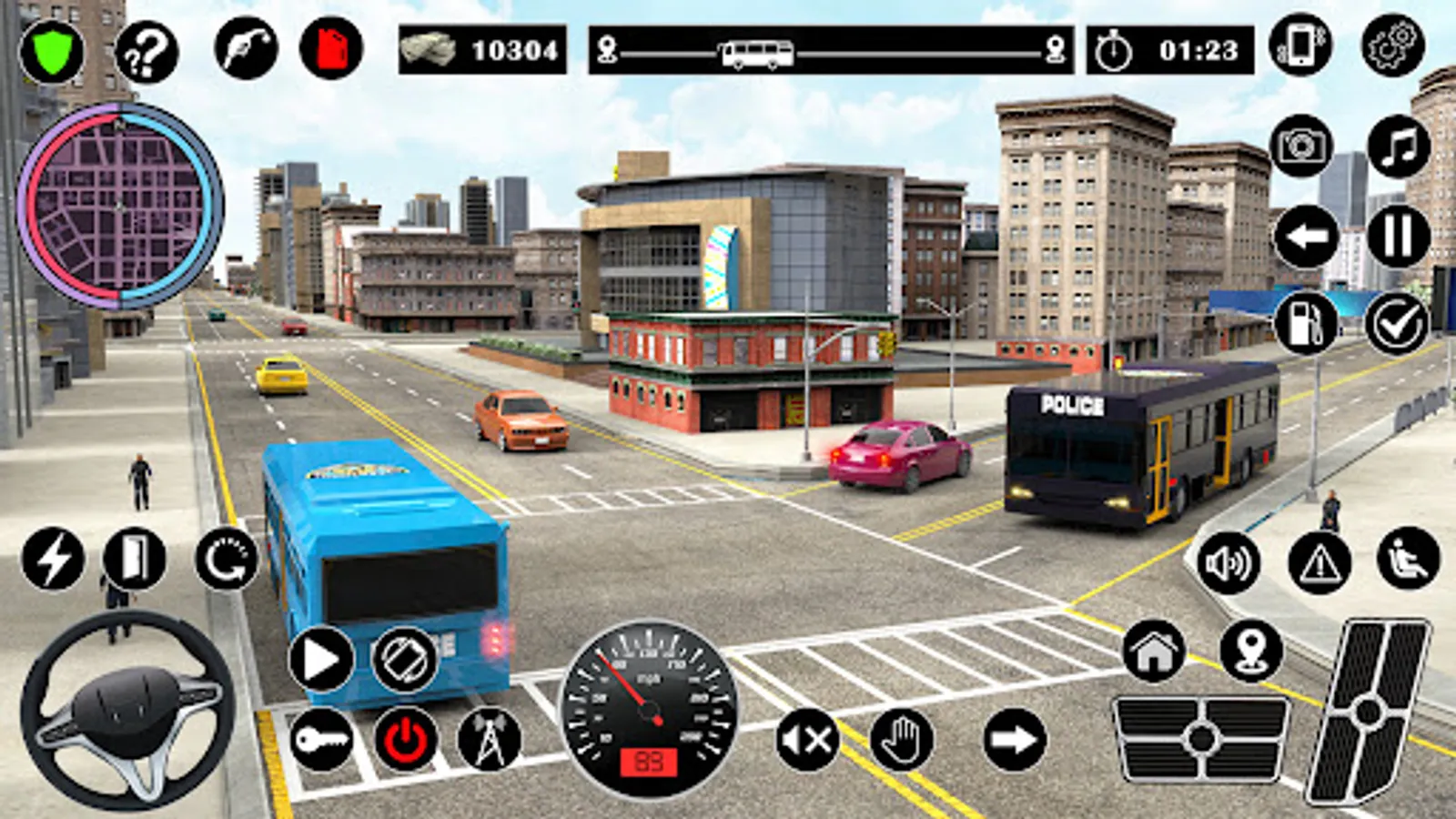The width and height of the screenshot is (1456, 819).
Task: Use the ignition key button
Action: 321,739
